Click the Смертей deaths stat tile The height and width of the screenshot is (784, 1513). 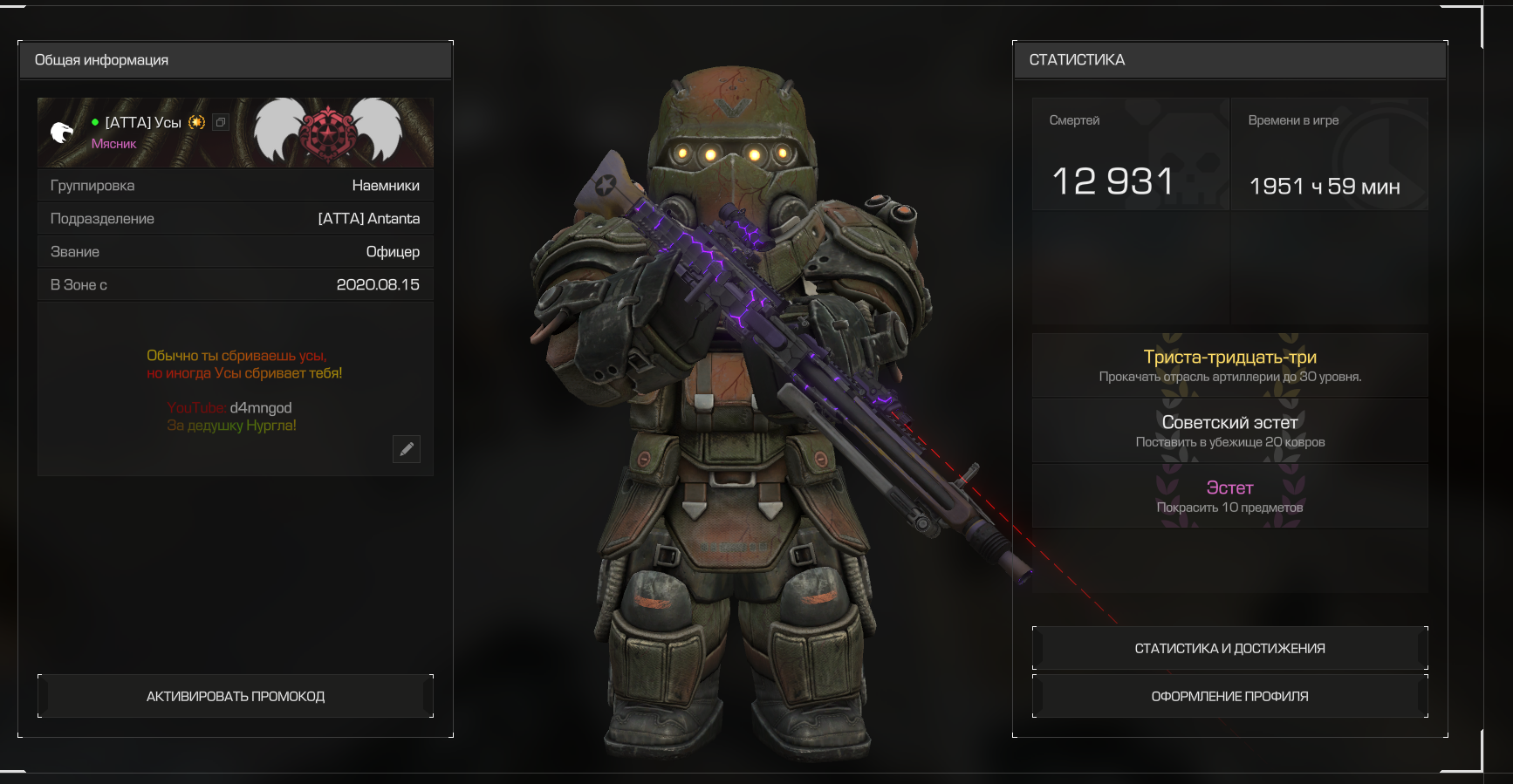[1130, 155]
